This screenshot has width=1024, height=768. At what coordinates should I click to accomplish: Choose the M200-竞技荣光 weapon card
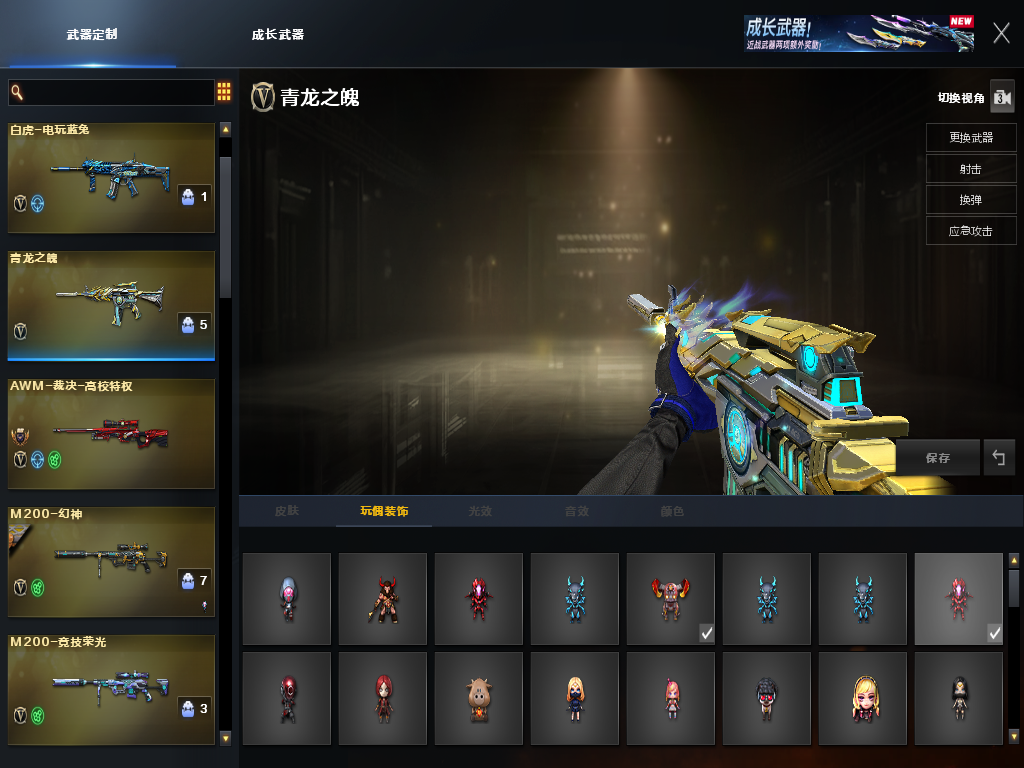pos(111,689)
